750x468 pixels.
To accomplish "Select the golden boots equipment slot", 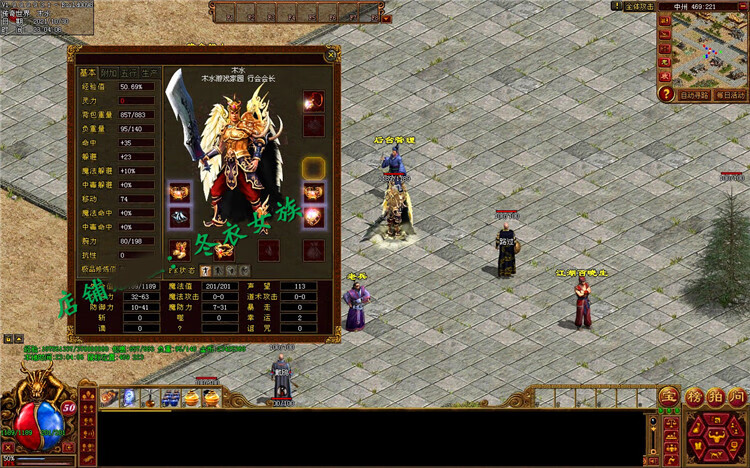I will click(180, 250).
